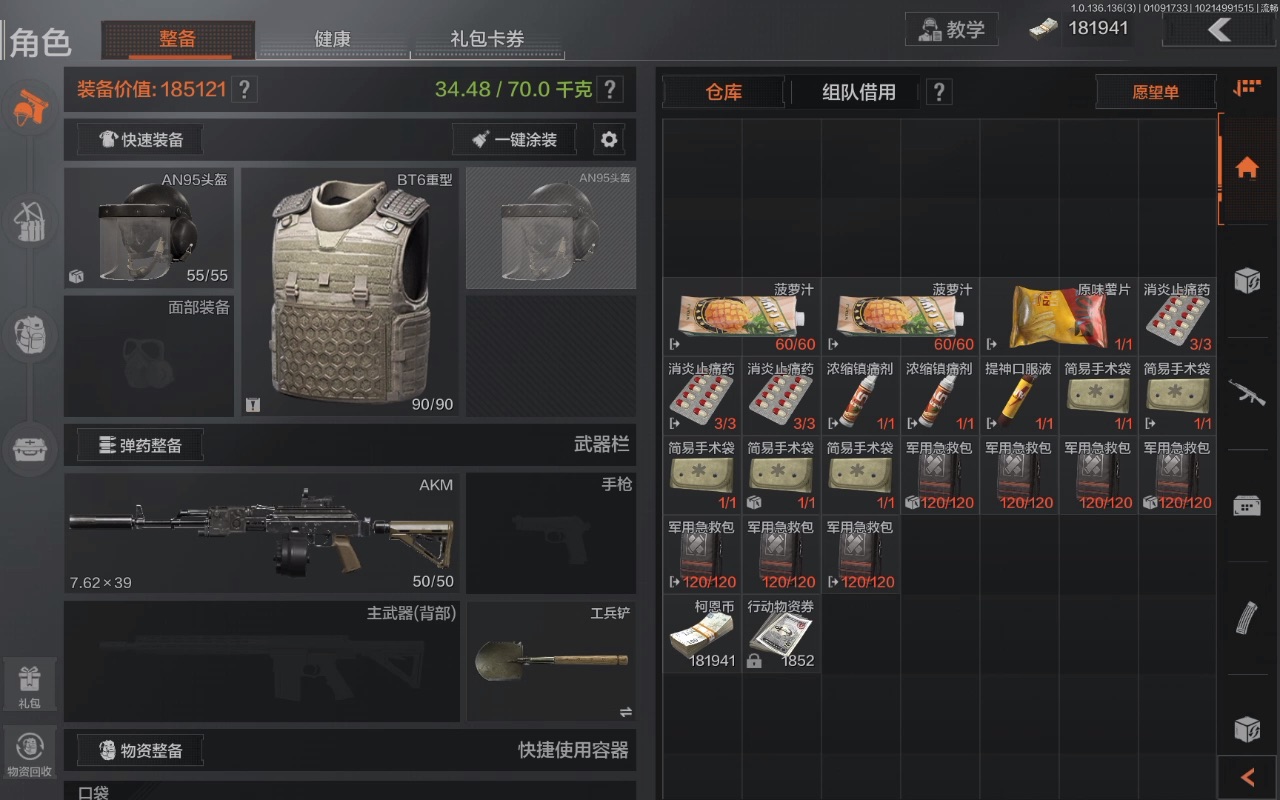Click the lock toggle on 行动物资券
This screenshot has width=1280, height=800.
[x=753, y=660]
